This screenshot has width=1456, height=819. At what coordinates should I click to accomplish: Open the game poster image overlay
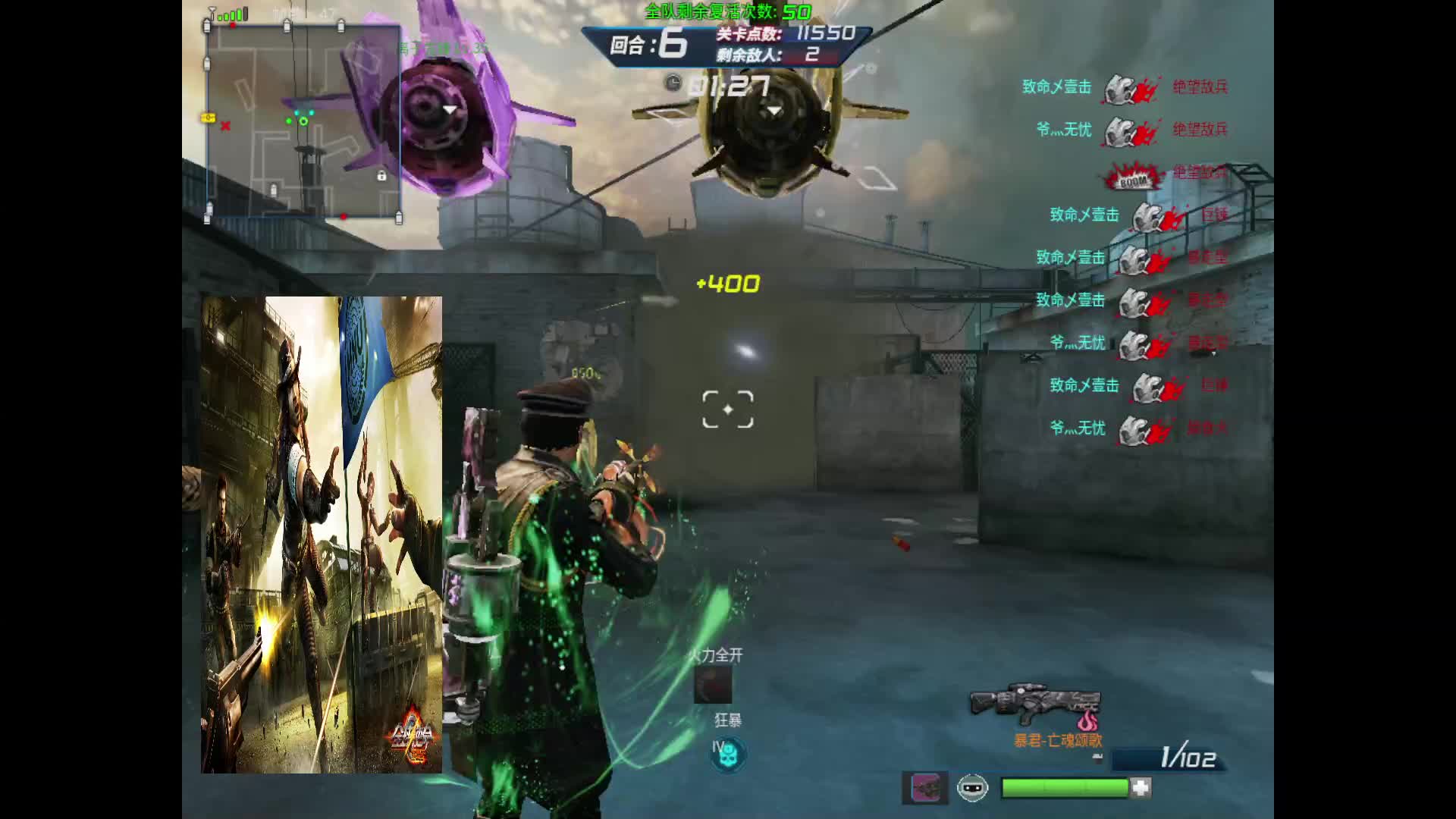(x=322, y=535)
